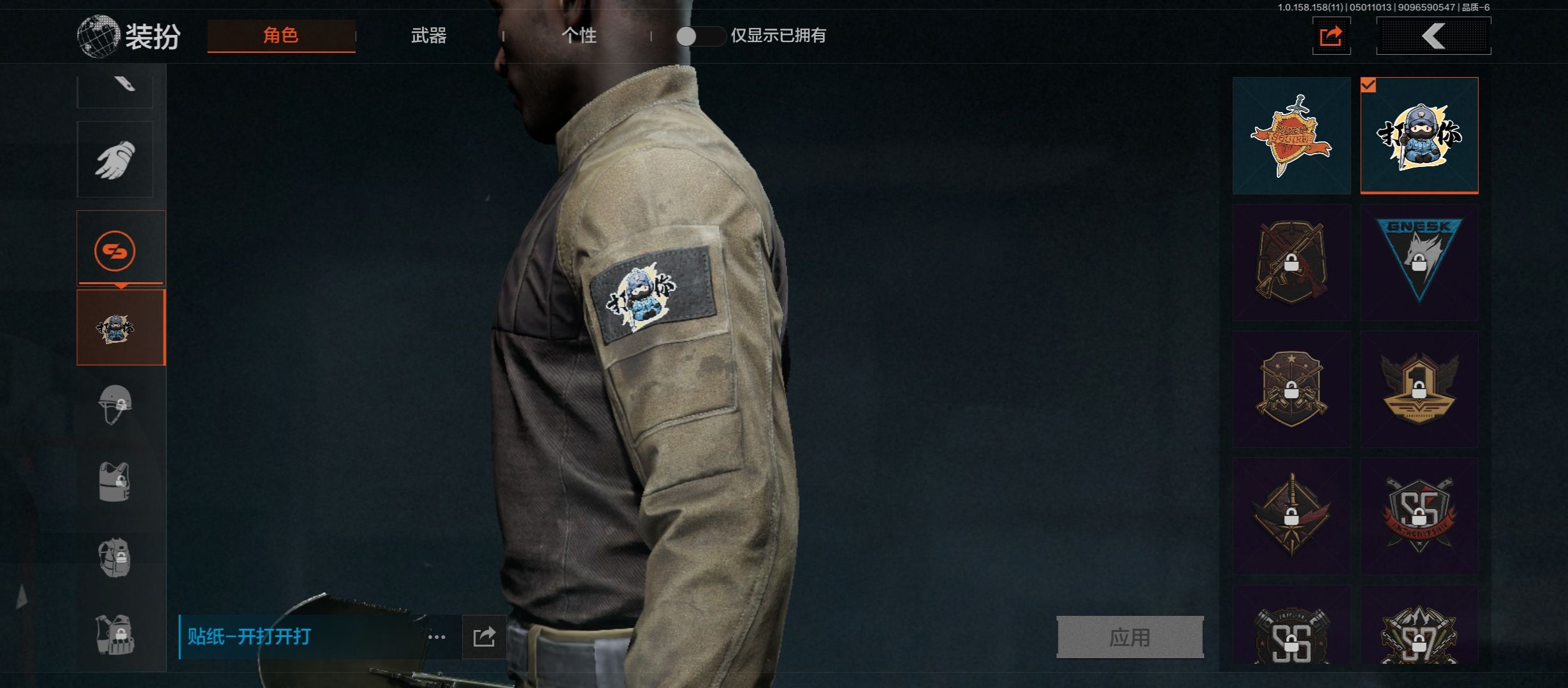The image size is (1568, 688).
Task: Pick the locked GNESK wolf triangle patch
Action: (1419, 262)
